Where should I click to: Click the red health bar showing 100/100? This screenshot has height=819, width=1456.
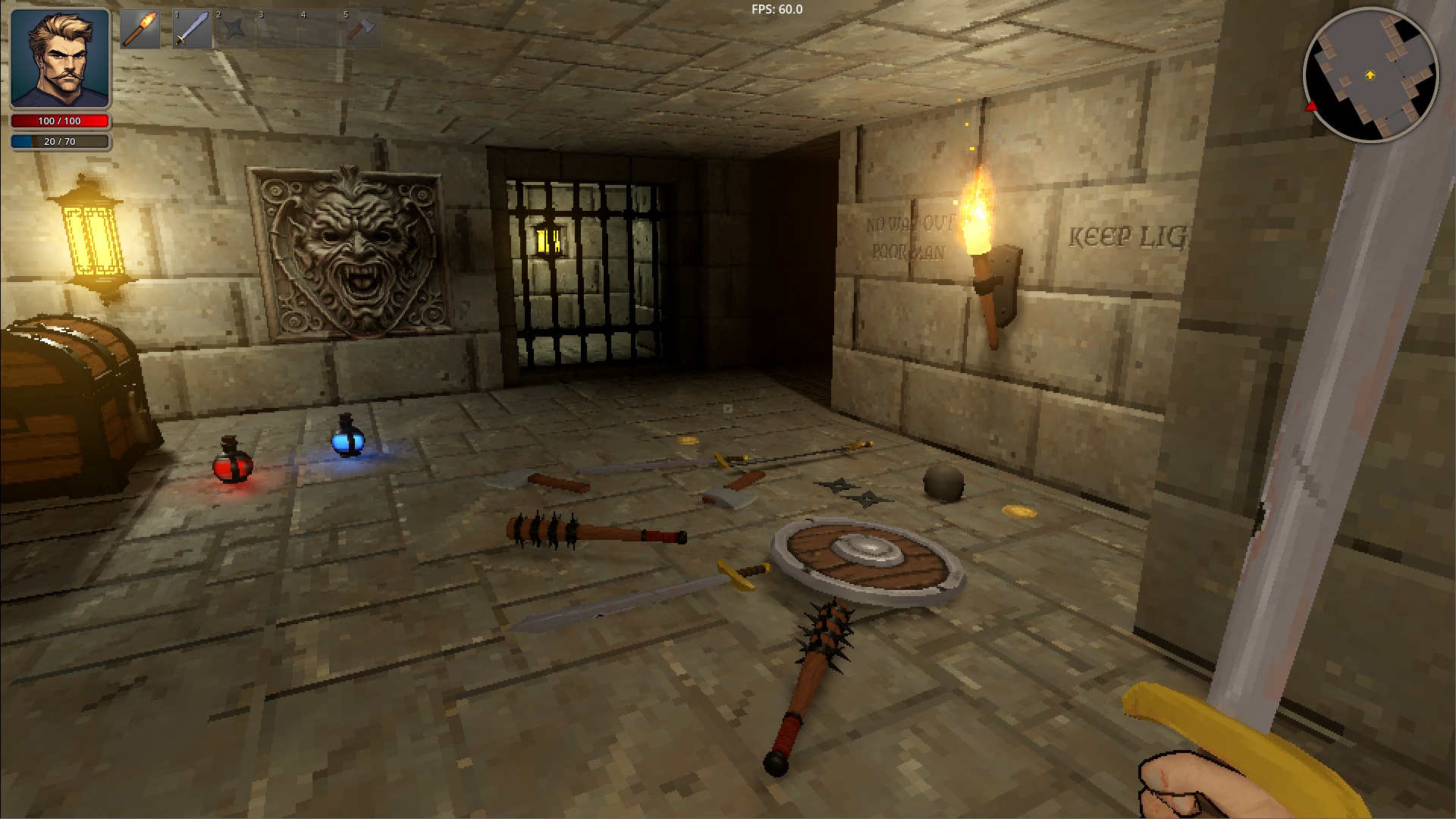(59, 121)
